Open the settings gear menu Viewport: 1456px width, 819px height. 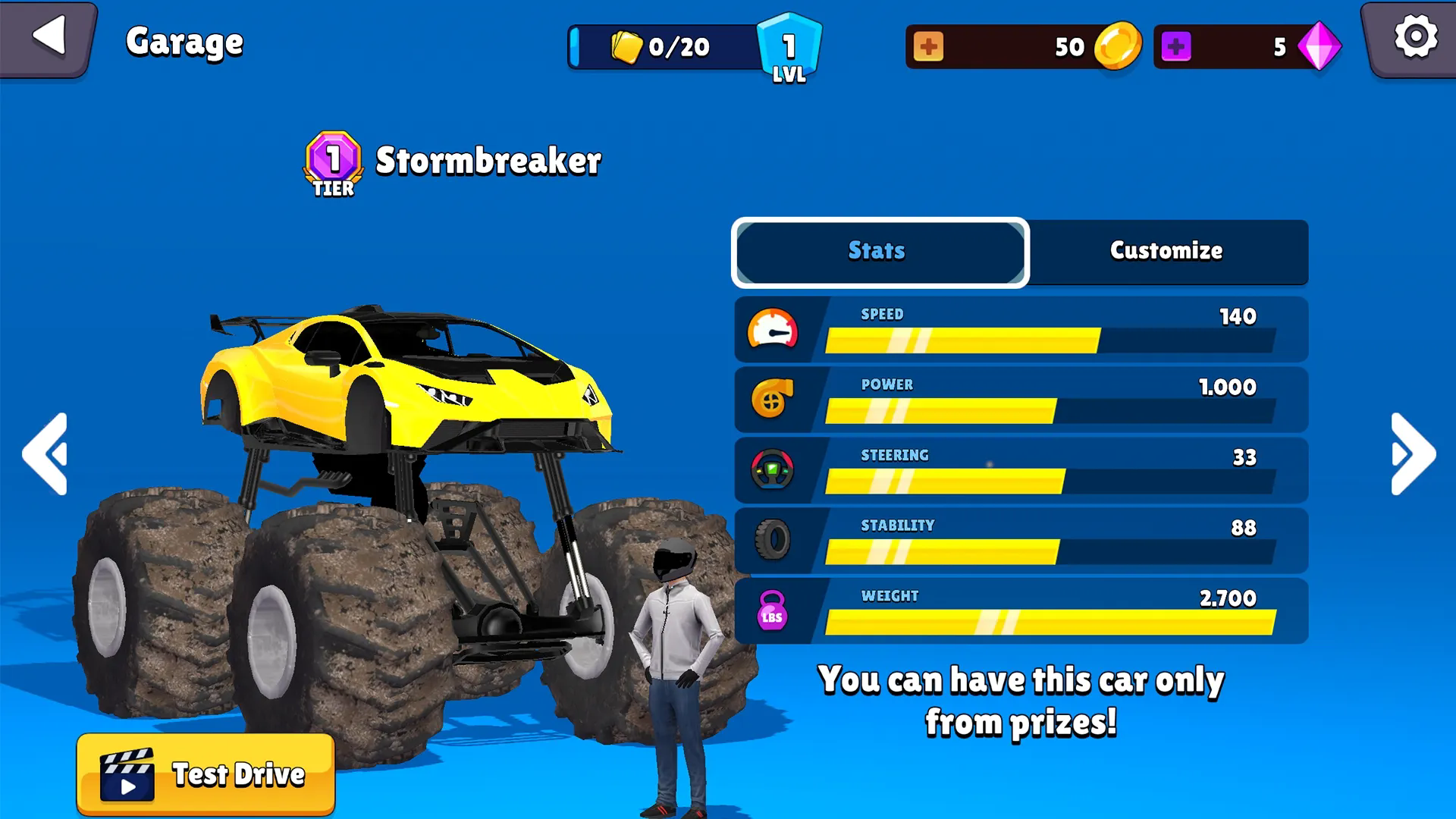(1415, 38)
